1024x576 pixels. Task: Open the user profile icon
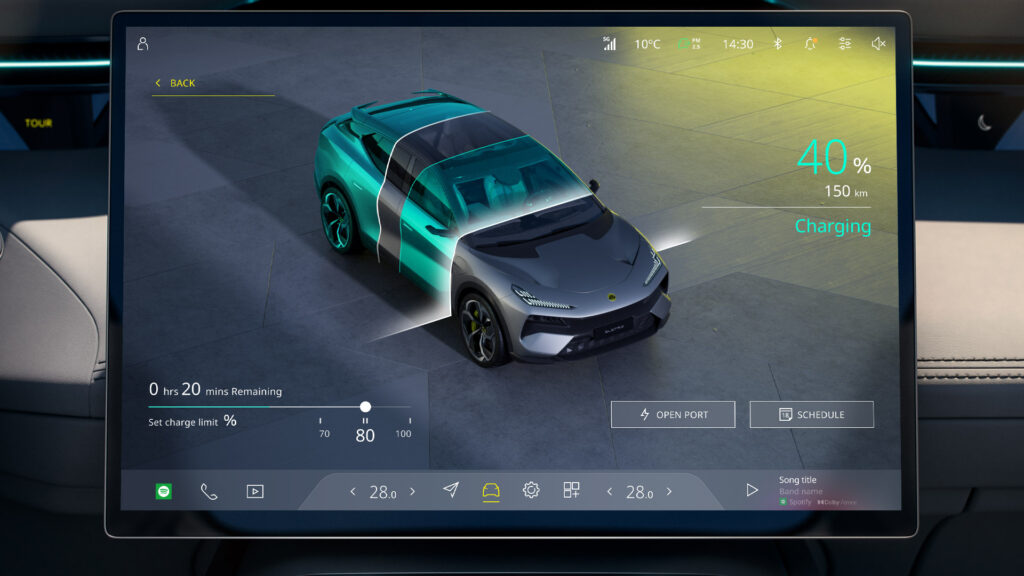(x=143, y=44)
